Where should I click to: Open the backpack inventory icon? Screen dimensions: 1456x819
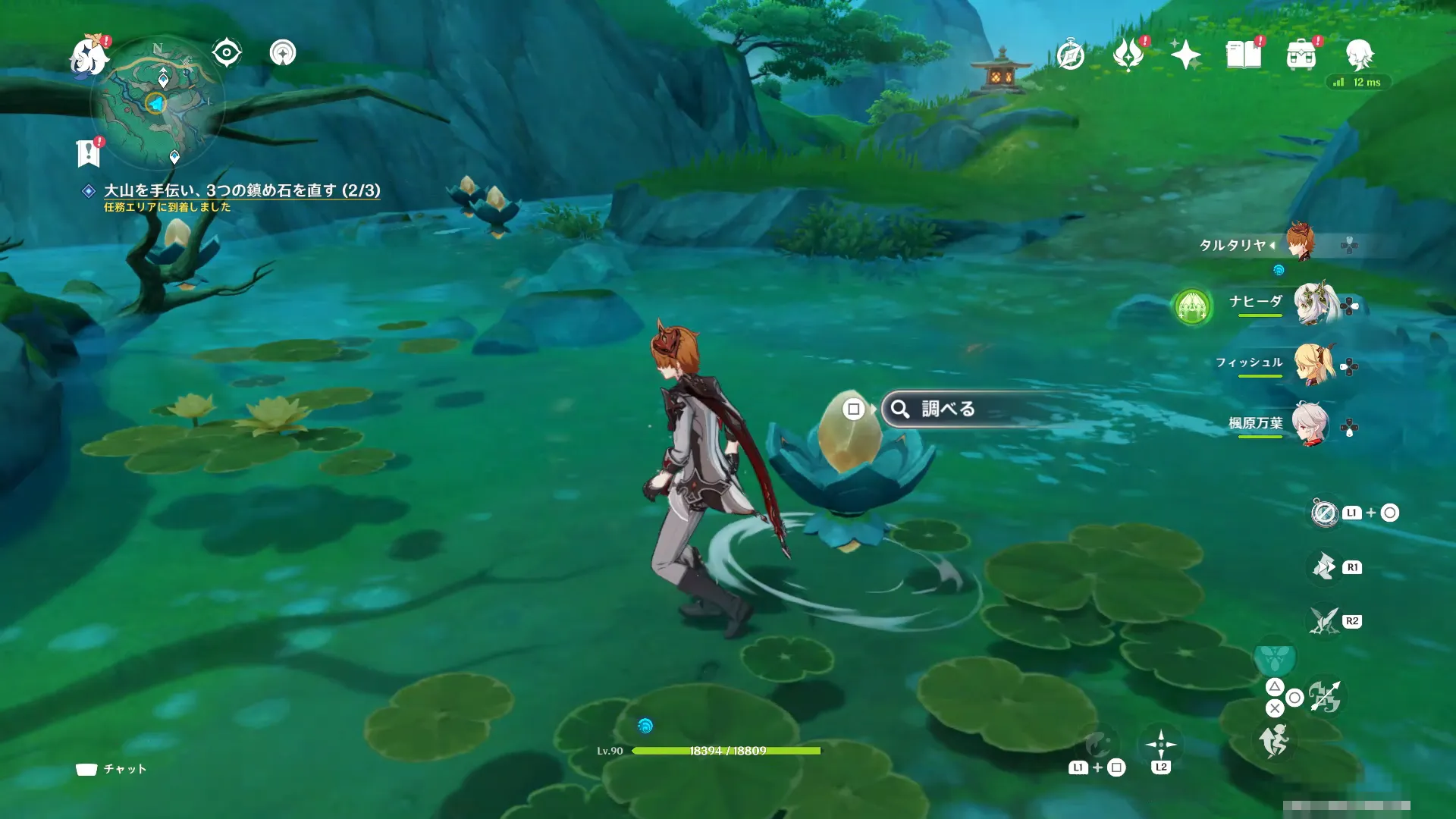(1301, 55)
